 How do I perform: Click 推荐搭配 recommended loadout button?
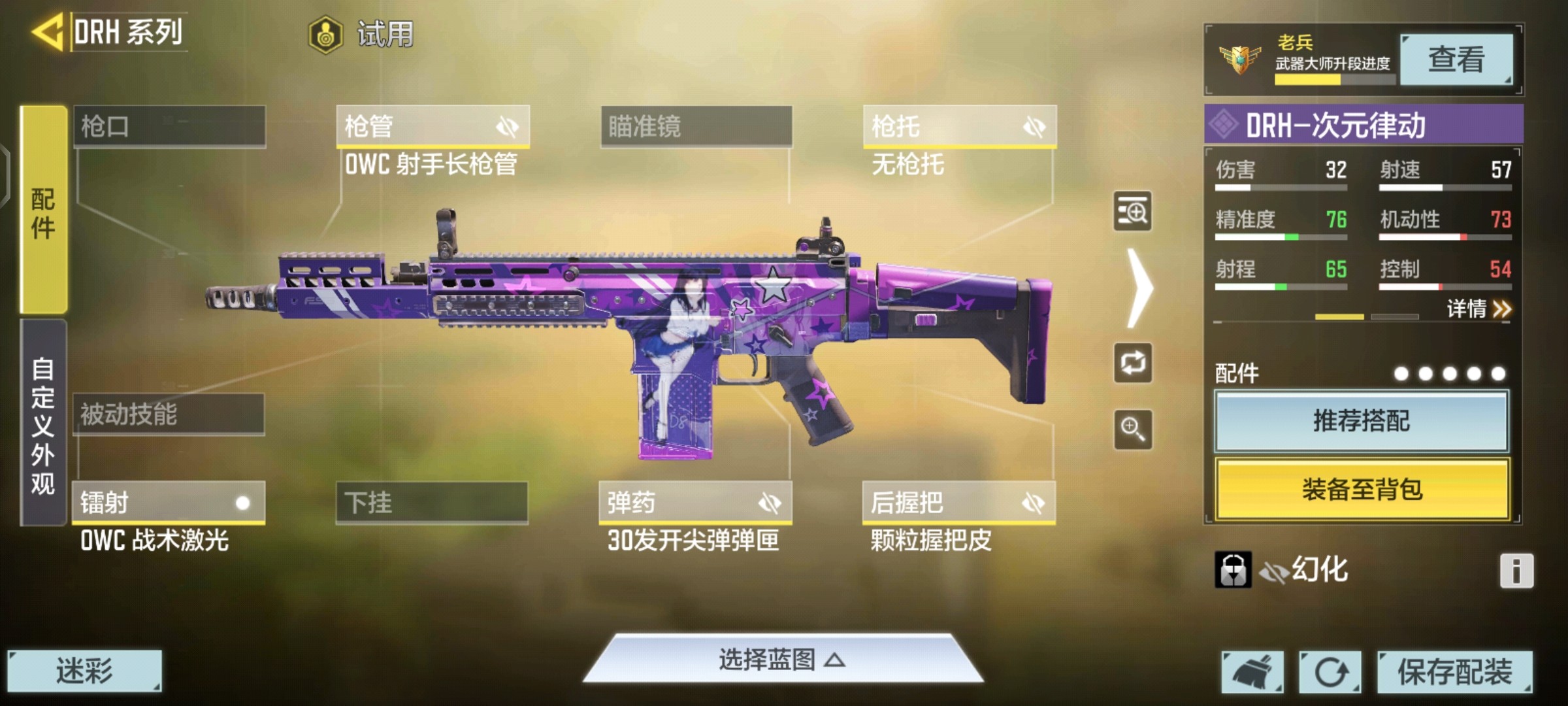pos(1362,421)
